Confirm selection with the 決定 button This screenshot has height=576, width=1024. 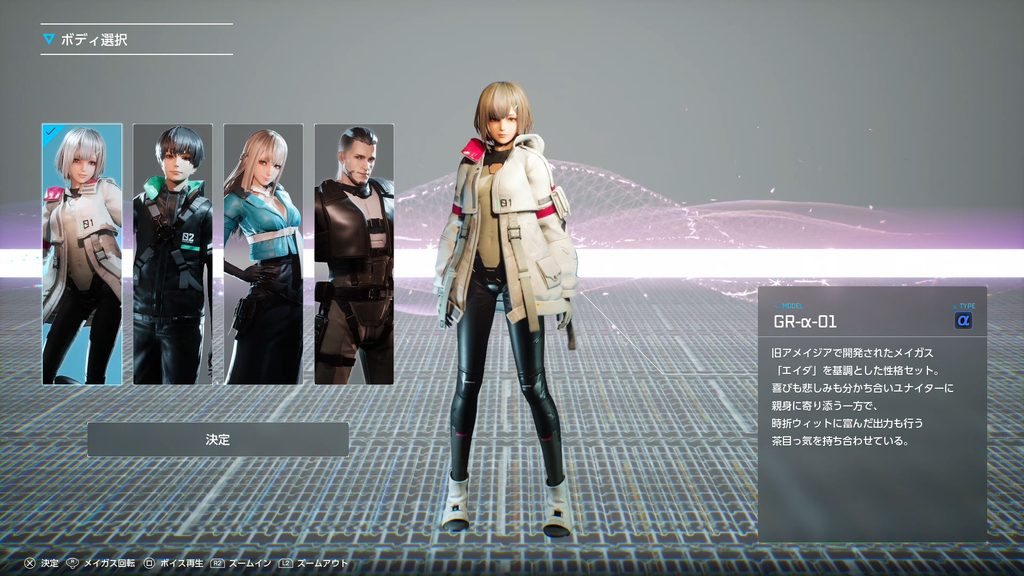[x=218, y=440]
